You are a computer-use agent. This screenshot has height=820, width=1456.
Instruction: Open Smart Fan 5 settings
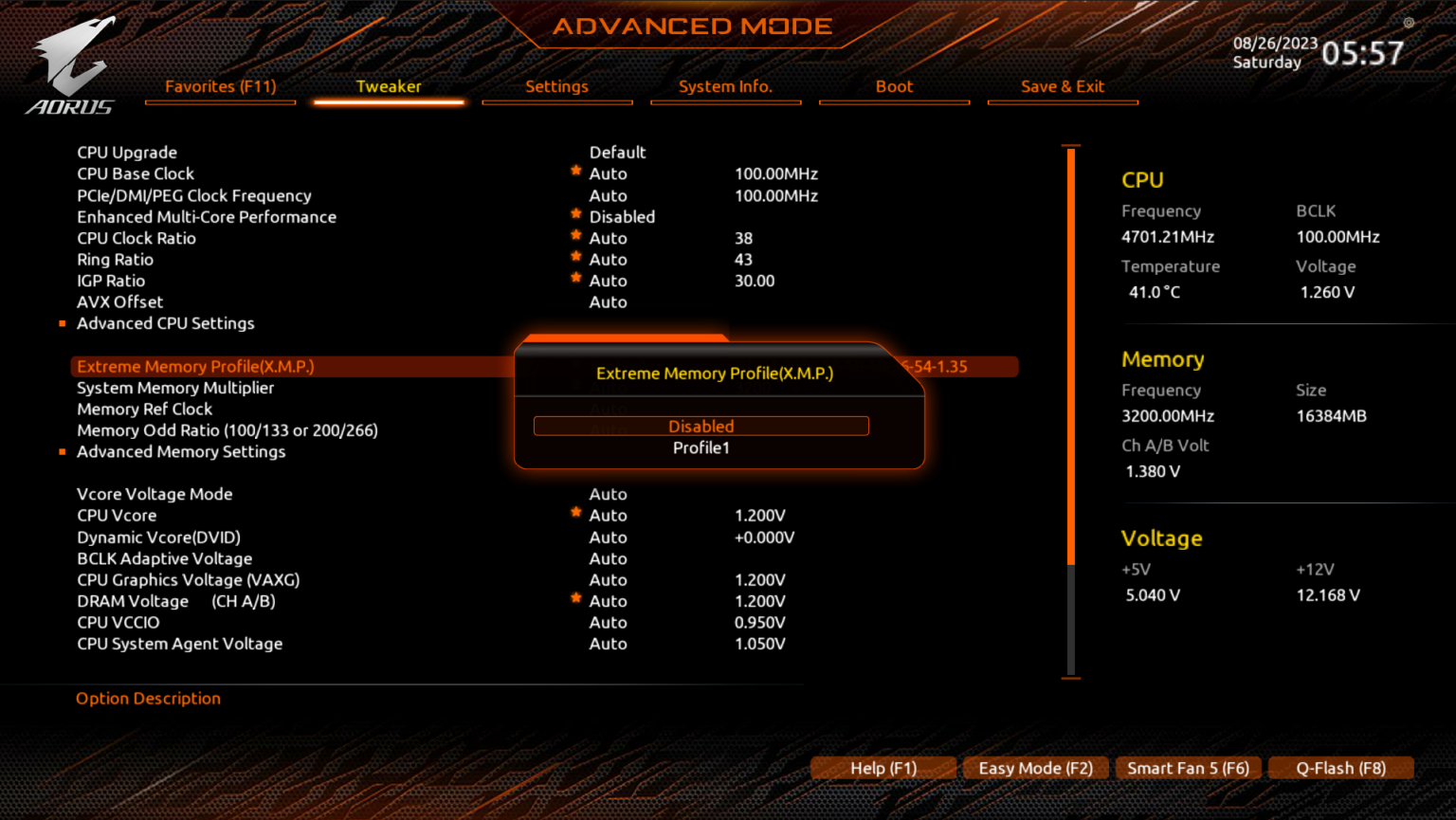click(x=1188, y=768)
